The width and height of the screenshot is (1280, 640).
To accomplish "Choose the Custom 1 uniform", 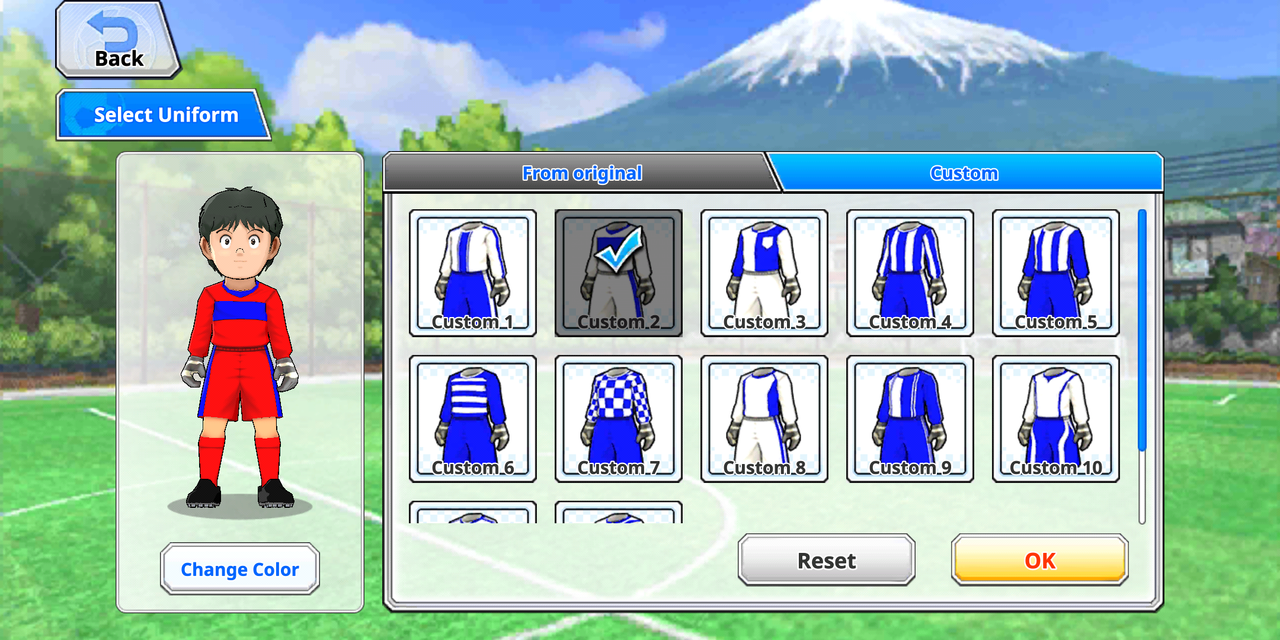I will coord(473,272).
